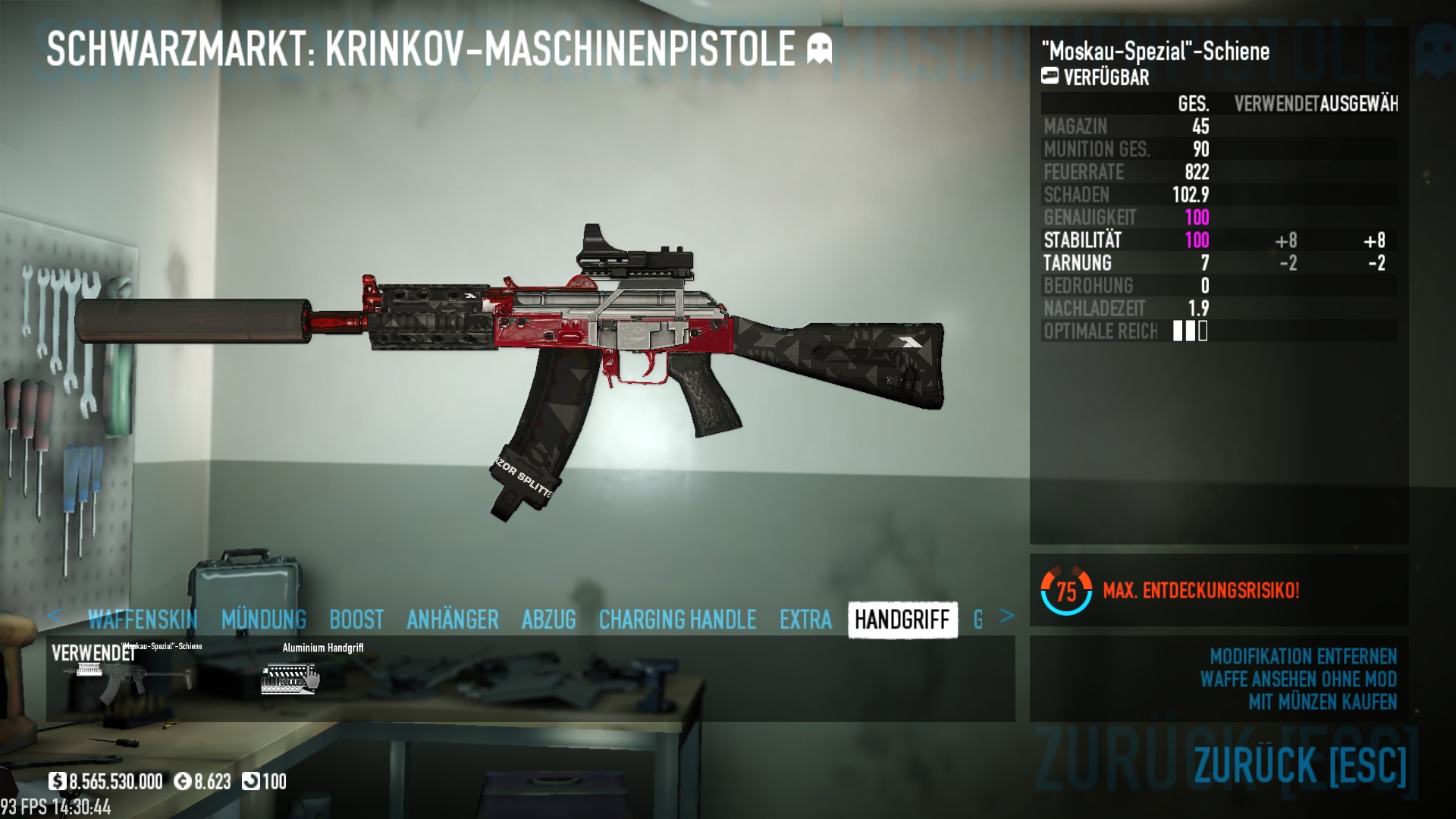The height and width of the screenshot is (819, 1456).
Task: Click Modifikation entfernen
Action: (1303, 656)
